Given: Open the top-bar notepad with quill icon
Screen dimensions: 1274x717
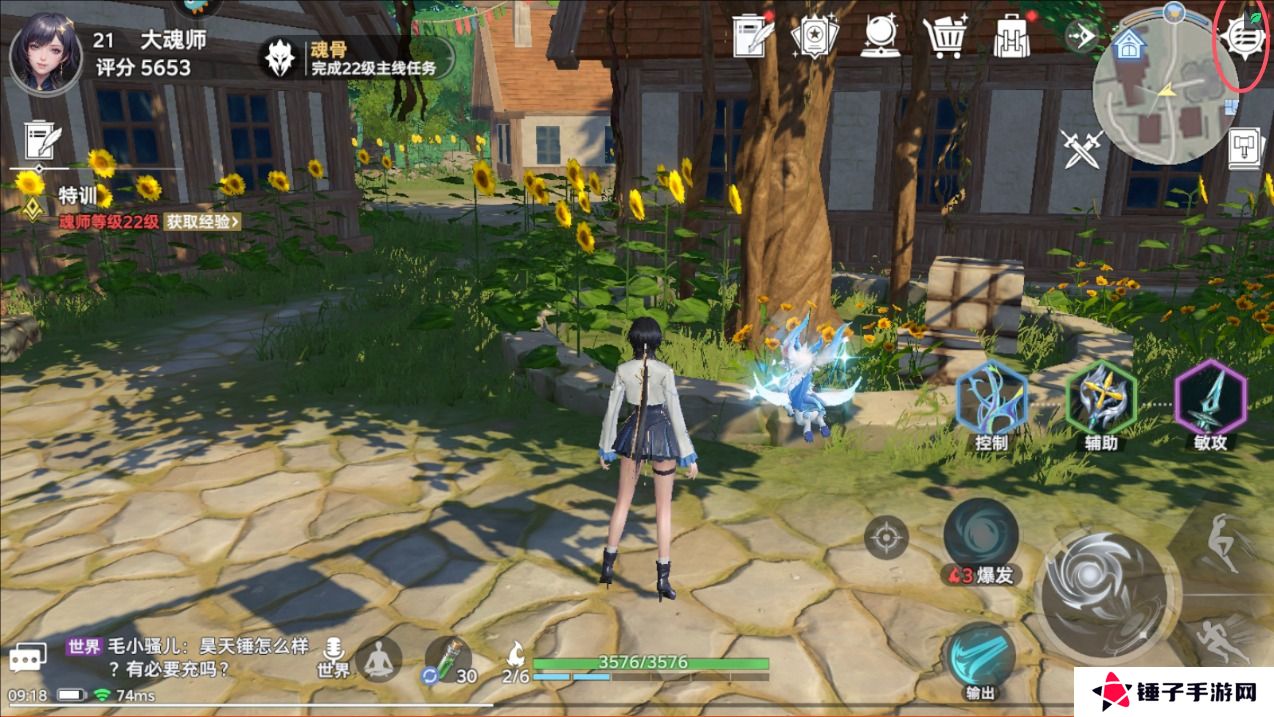Looking at the screenshot, I should [752, 37].
